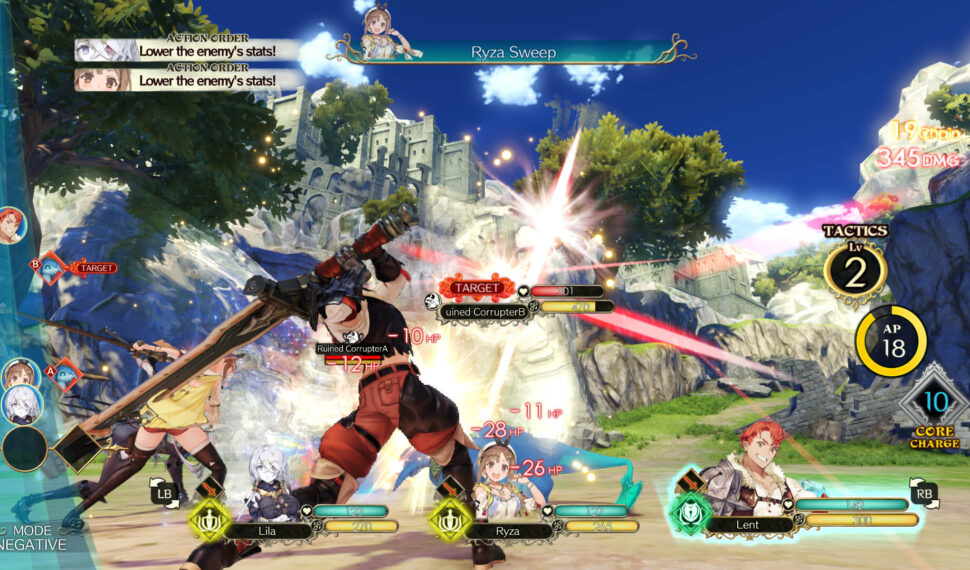Click the Ryza Sweep skill banner
Image resolution: width=970 pixels, height=570 pixels.
[x=512, y=51]
